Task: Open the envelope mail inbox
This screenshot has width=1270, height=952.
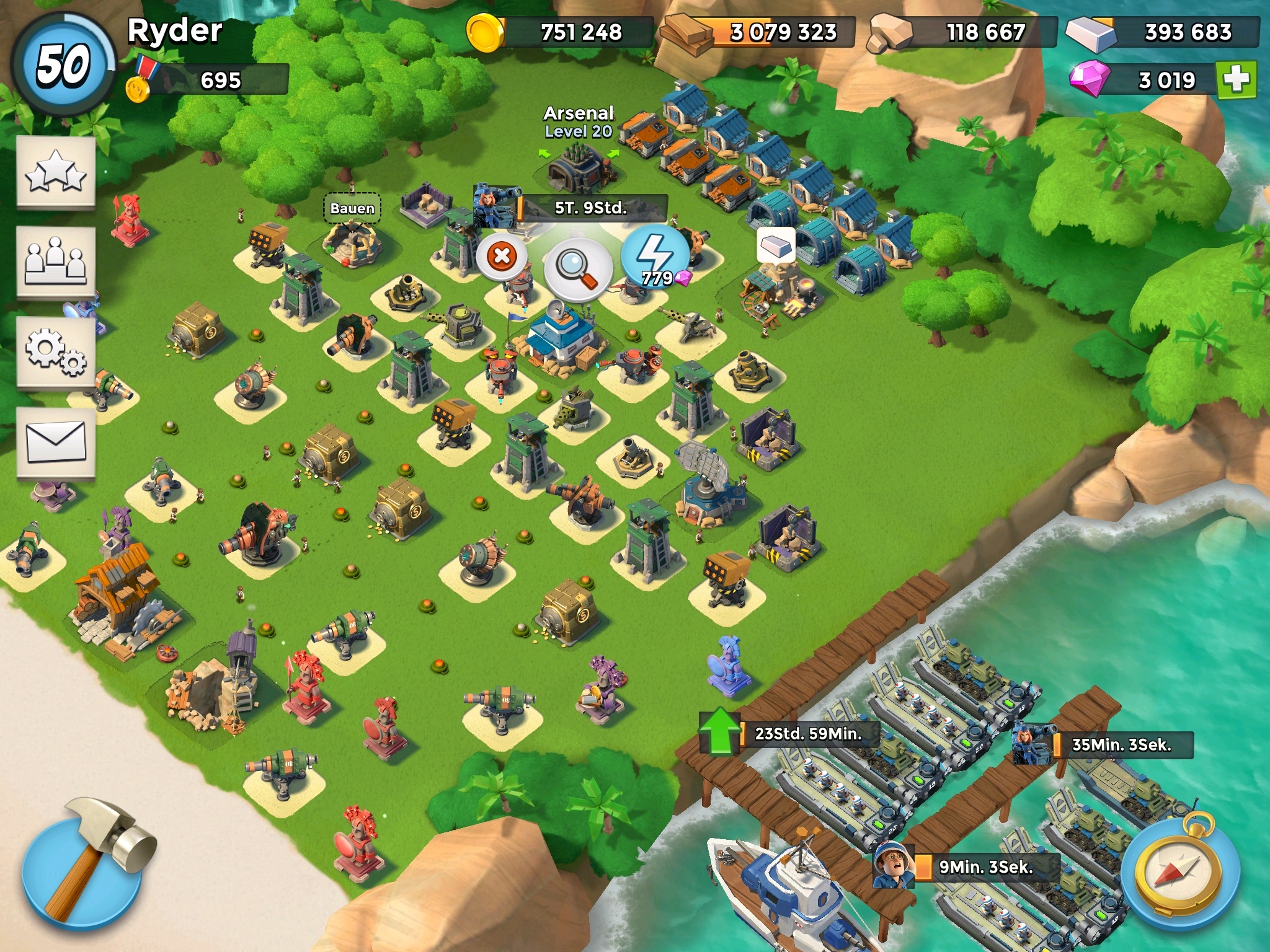Action: pyautogui.click(x=56, y=442)
